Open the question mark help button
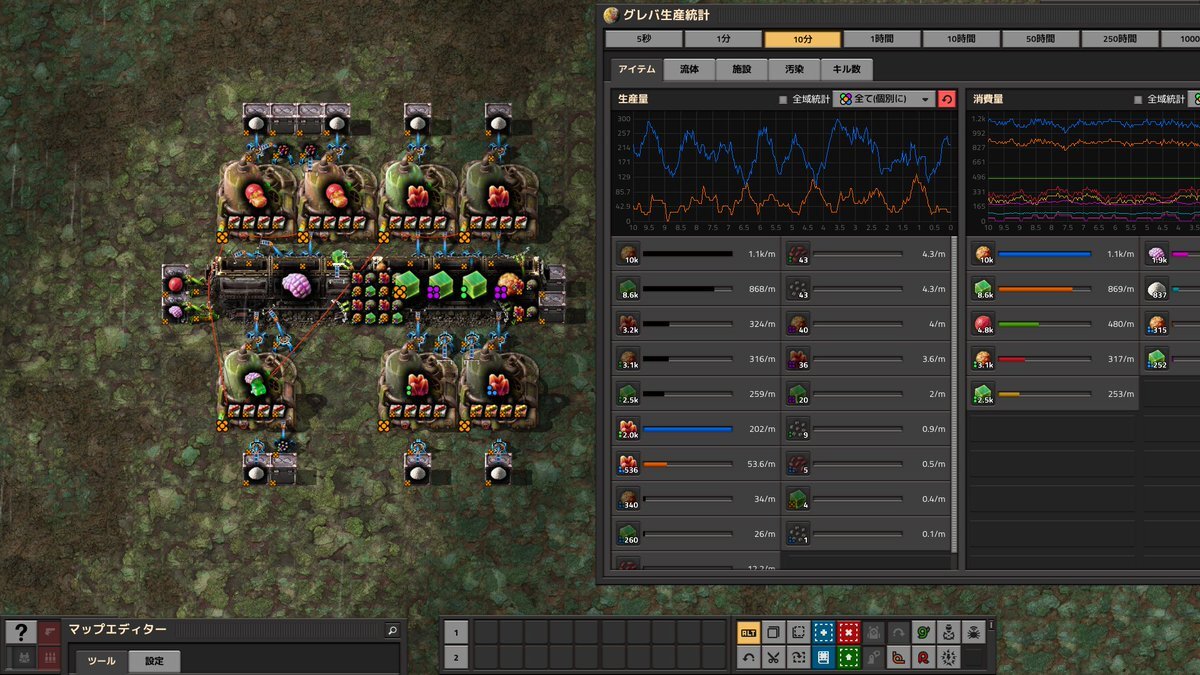 [20, 632]
